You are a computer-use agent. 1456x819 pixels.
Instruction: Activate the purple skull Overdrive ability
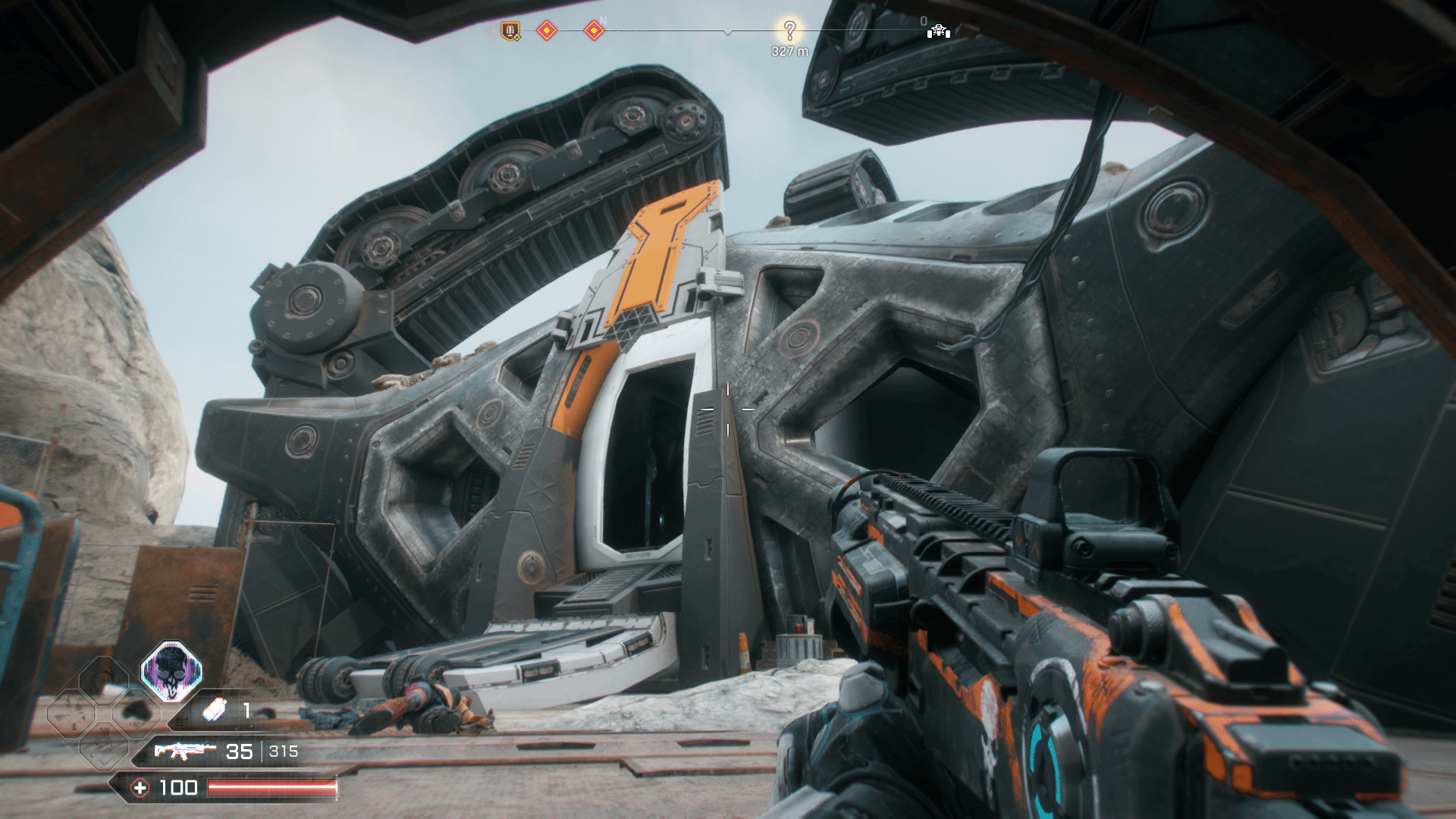[x=171, y=670]
